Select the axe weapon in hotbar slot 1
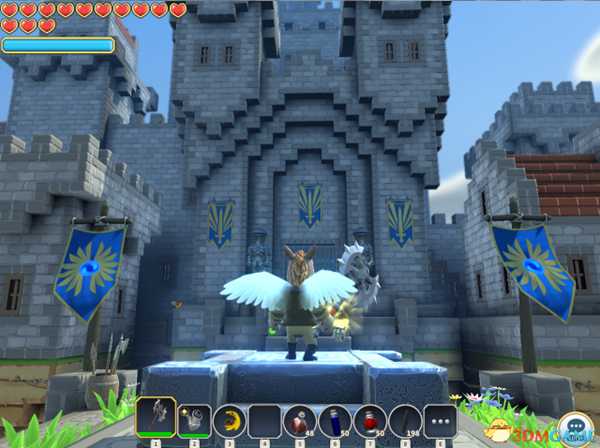Image resolution: width=600 pixels, height=448 pixels. pos(156,416)
